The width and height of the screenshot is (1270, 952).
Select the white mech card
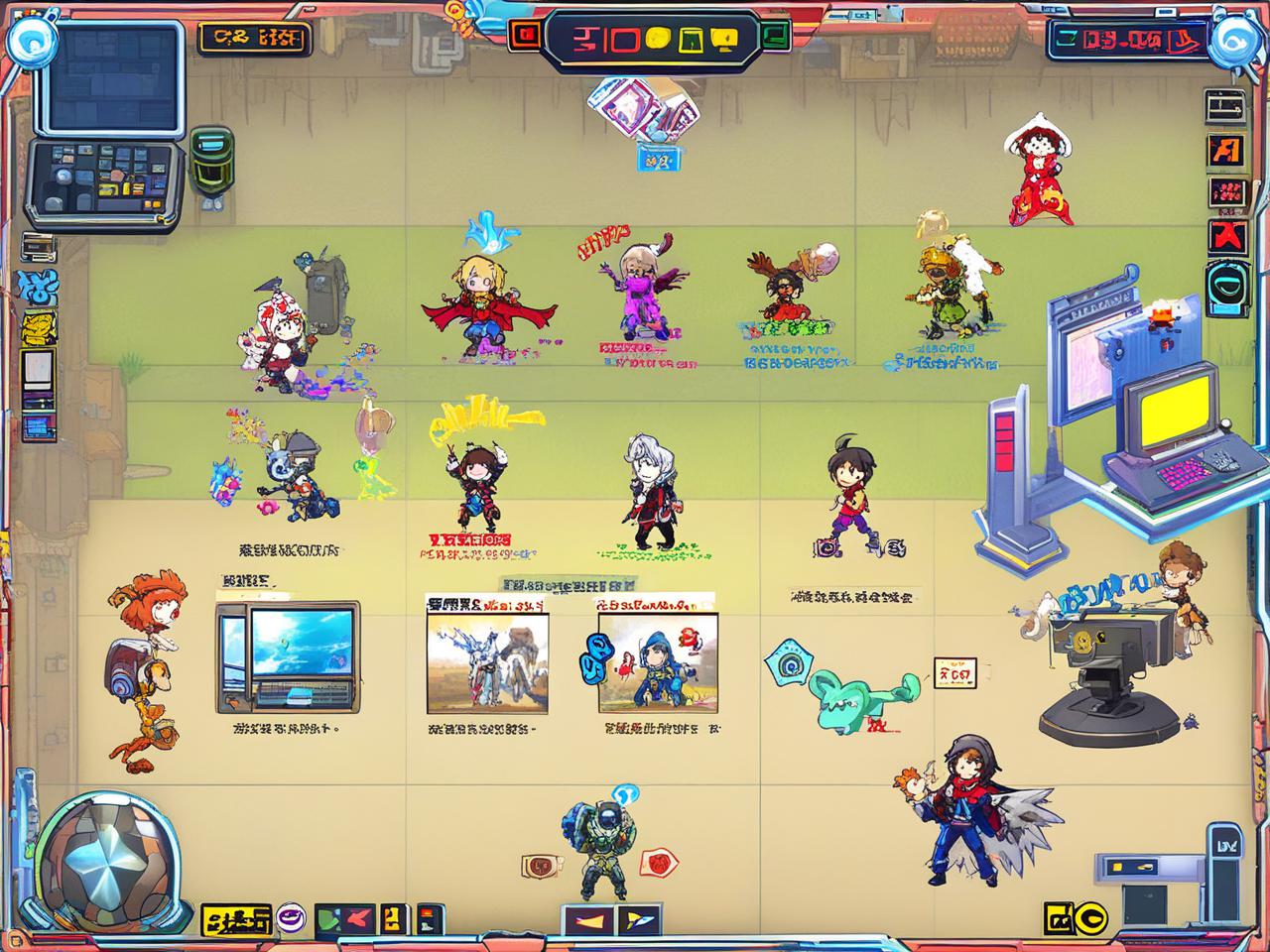(x=487, y=661)
